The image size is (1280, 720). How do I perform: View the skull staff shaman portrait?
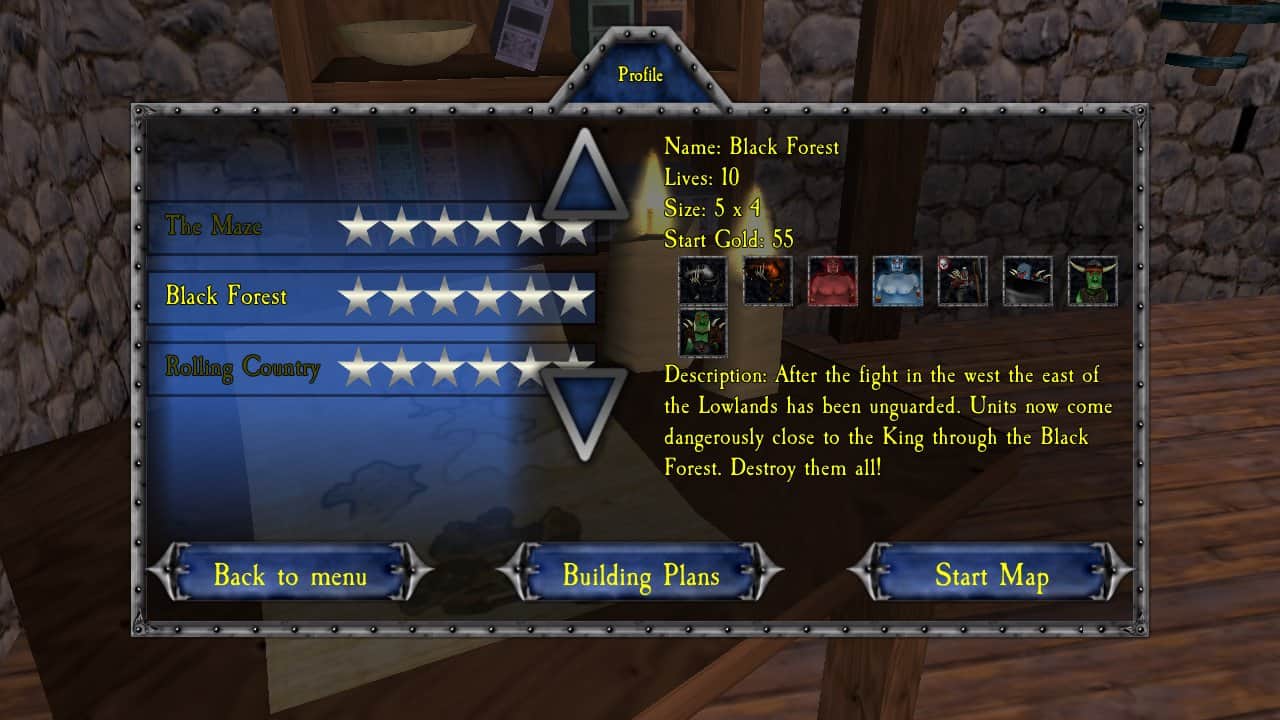click(x=962, y=281)
